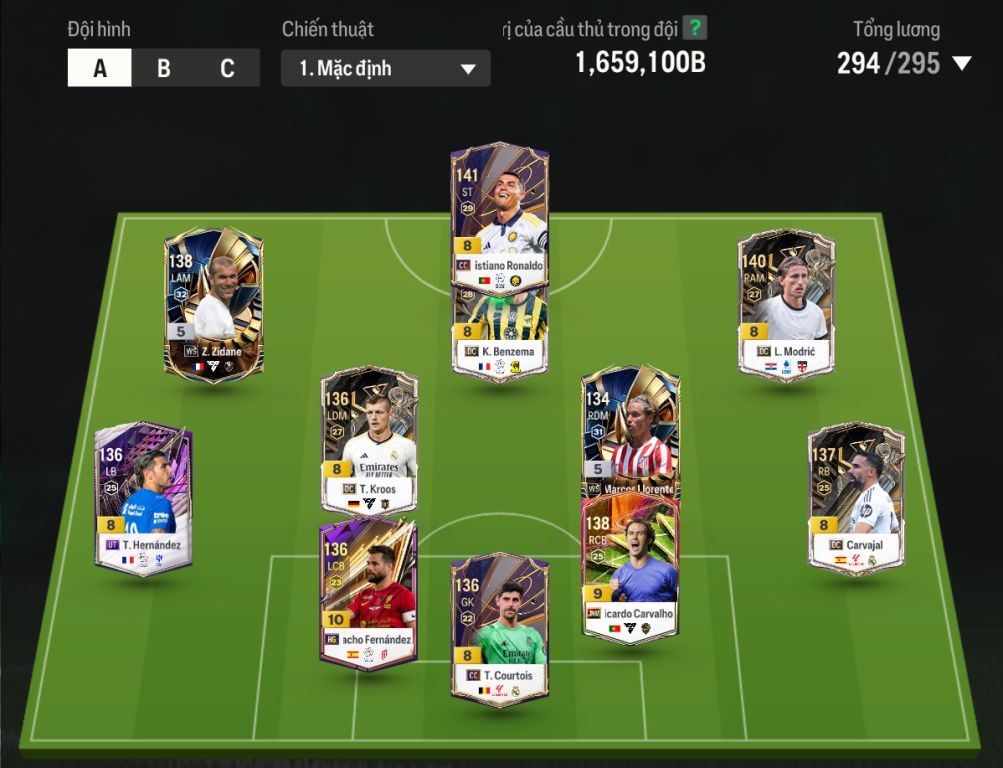The image size is (1003, 768).
Task: Select squad tab C
Action: 227,69
